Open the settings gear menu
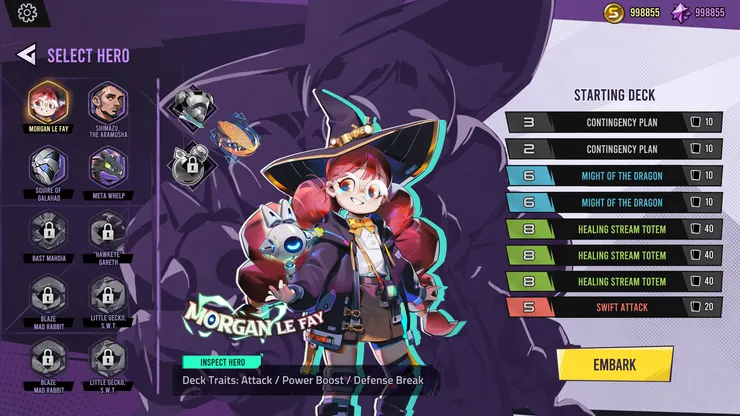 pos(27,13)
